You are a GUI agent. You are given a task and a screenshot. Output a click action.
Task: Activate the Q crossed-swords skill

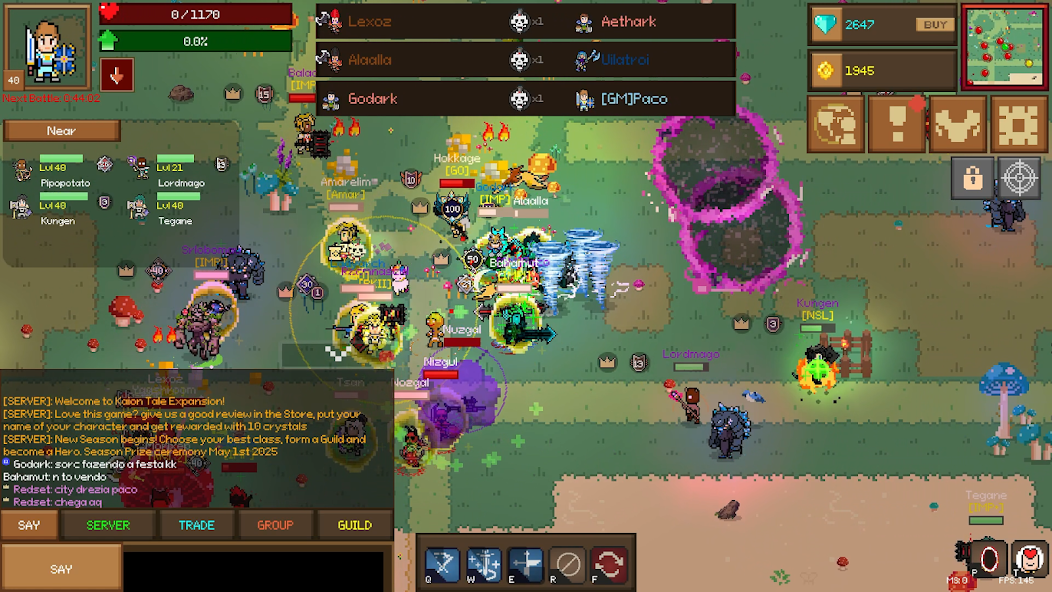pyautogui.click(x=443, y=564)
